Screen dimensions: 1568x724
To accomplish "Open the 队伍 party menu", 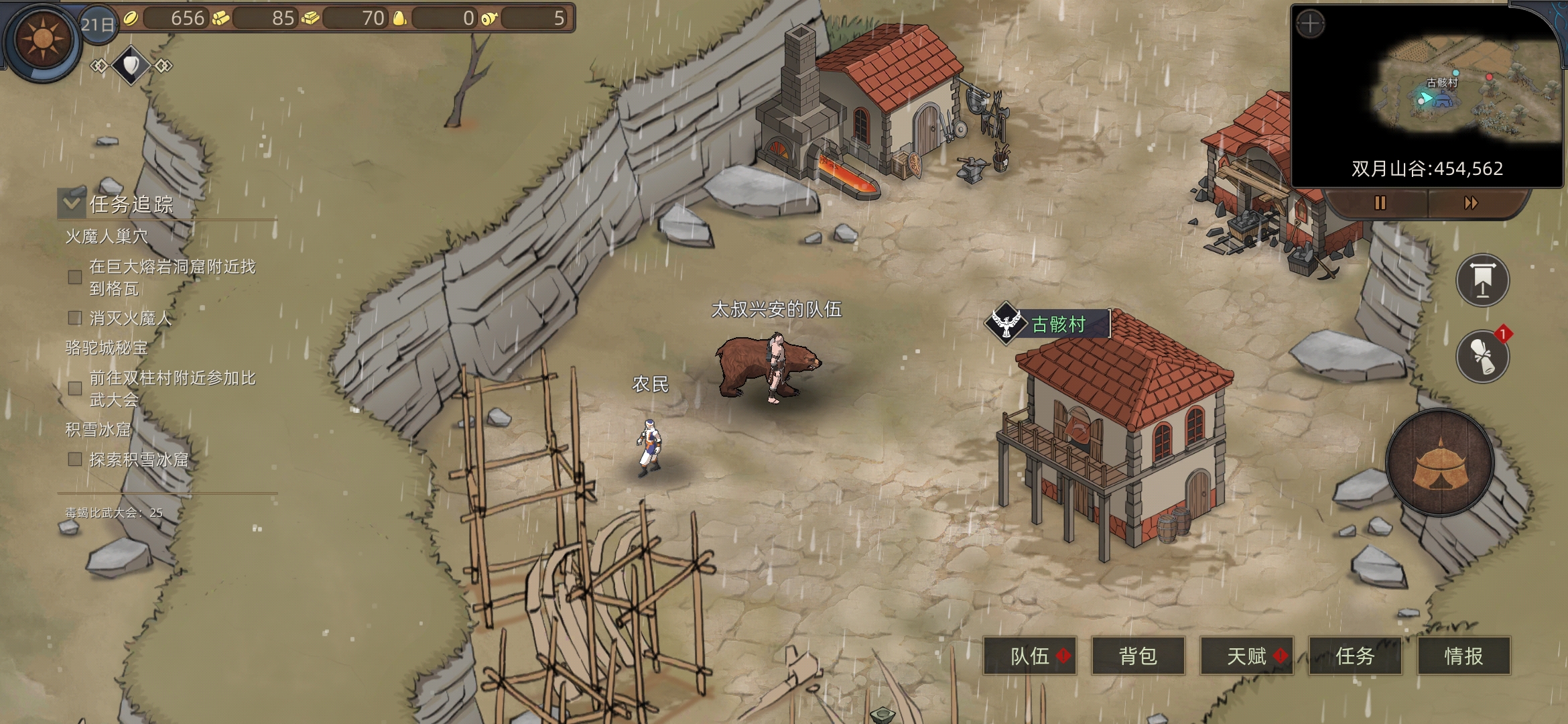I will pos(1029,656).
